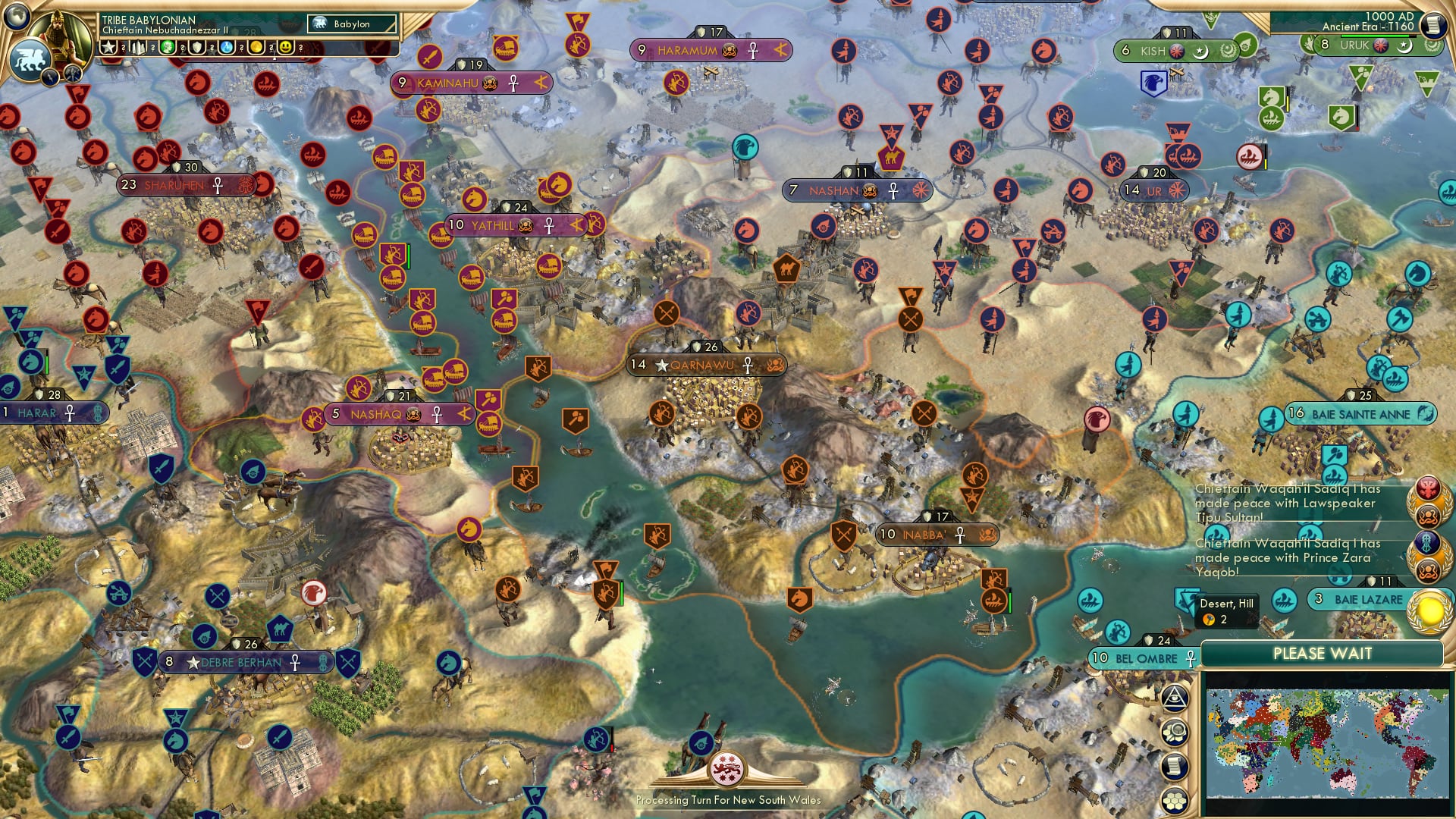Toggle the hex grid honeycomb button near the minimap

(1175, 799)
